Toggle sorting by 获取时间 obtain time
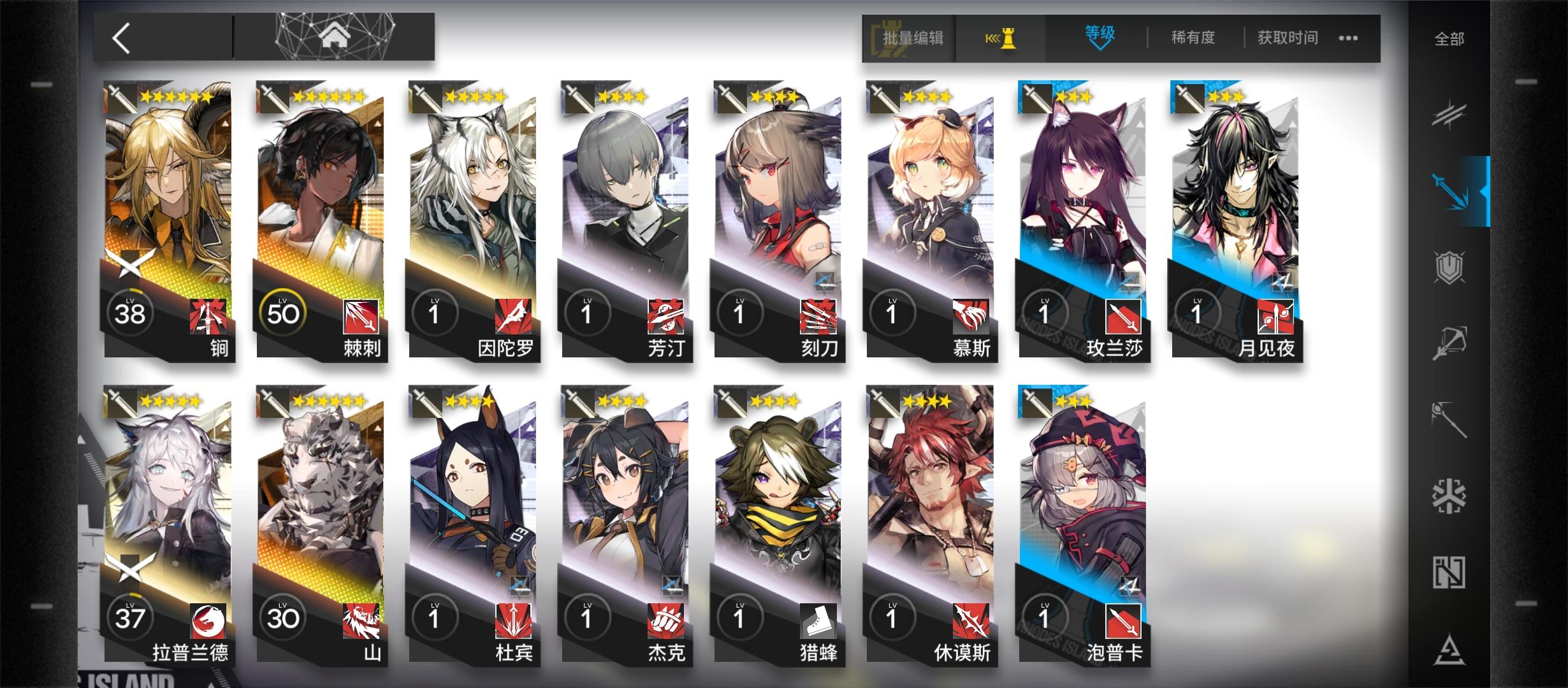This screenshot has width=1568, height=688. [1286, 37]
